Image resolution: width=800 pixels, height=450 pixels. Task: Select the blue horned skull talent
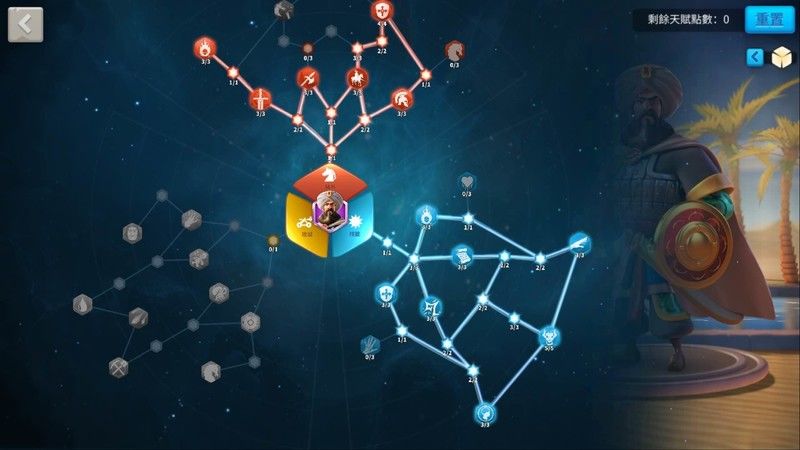pyautogui.click(x=549, y=336)
